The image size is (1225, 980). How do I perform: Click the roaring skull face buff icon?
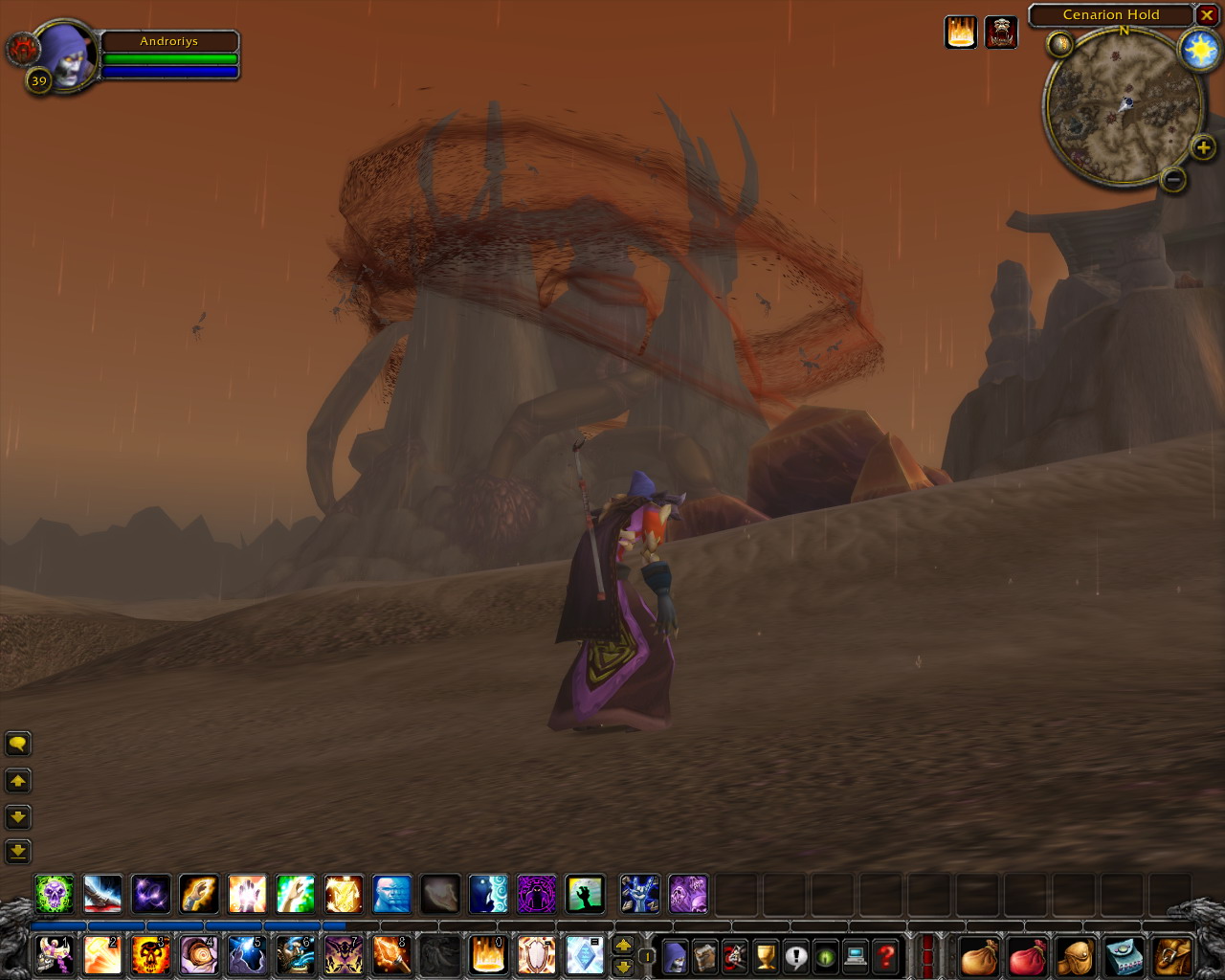[x=1001, y=33]
